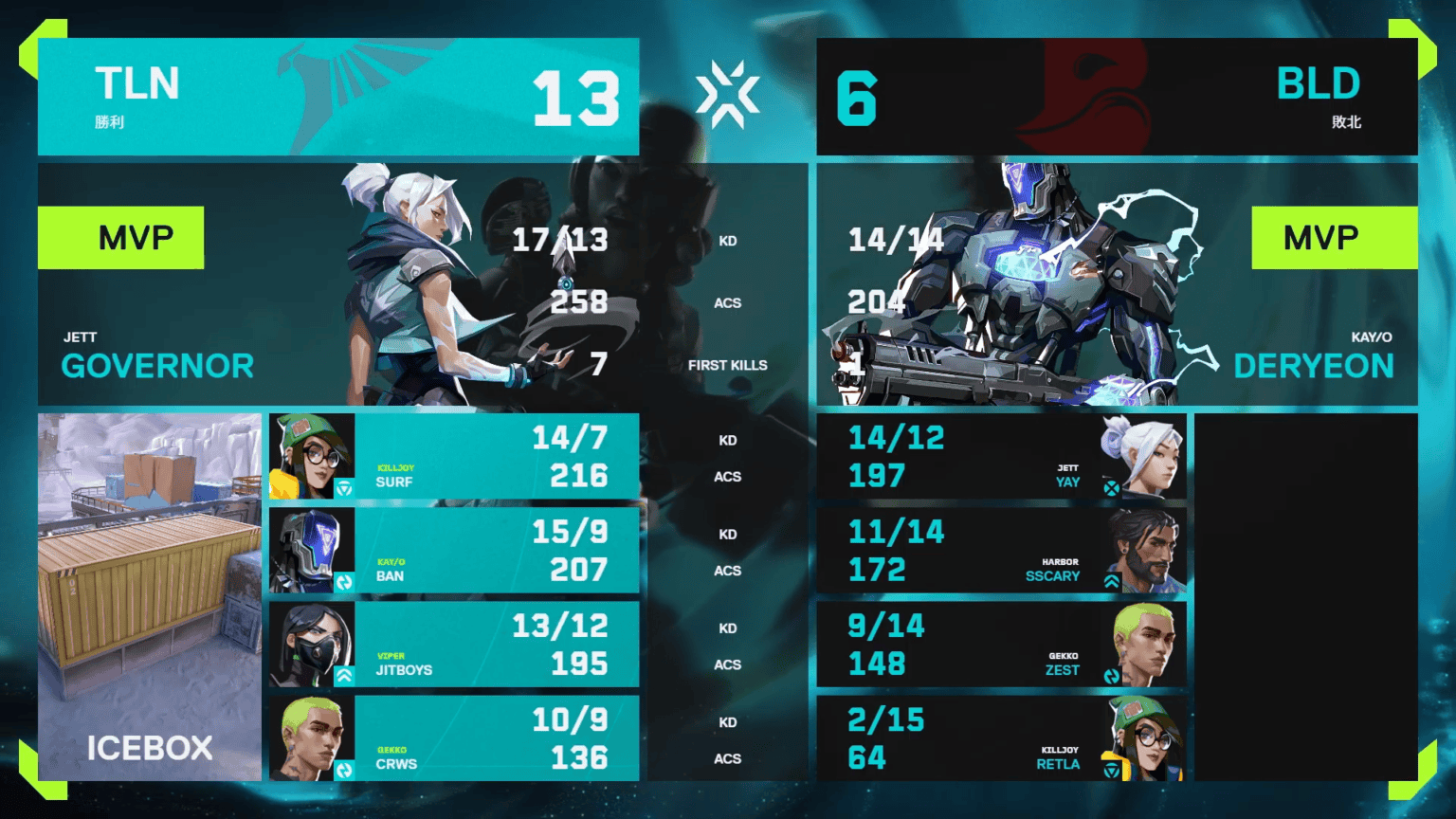Screen dimensions: 1456x819
Task: Select the VCT logo between the scores
Action: (x=728, y=96)
